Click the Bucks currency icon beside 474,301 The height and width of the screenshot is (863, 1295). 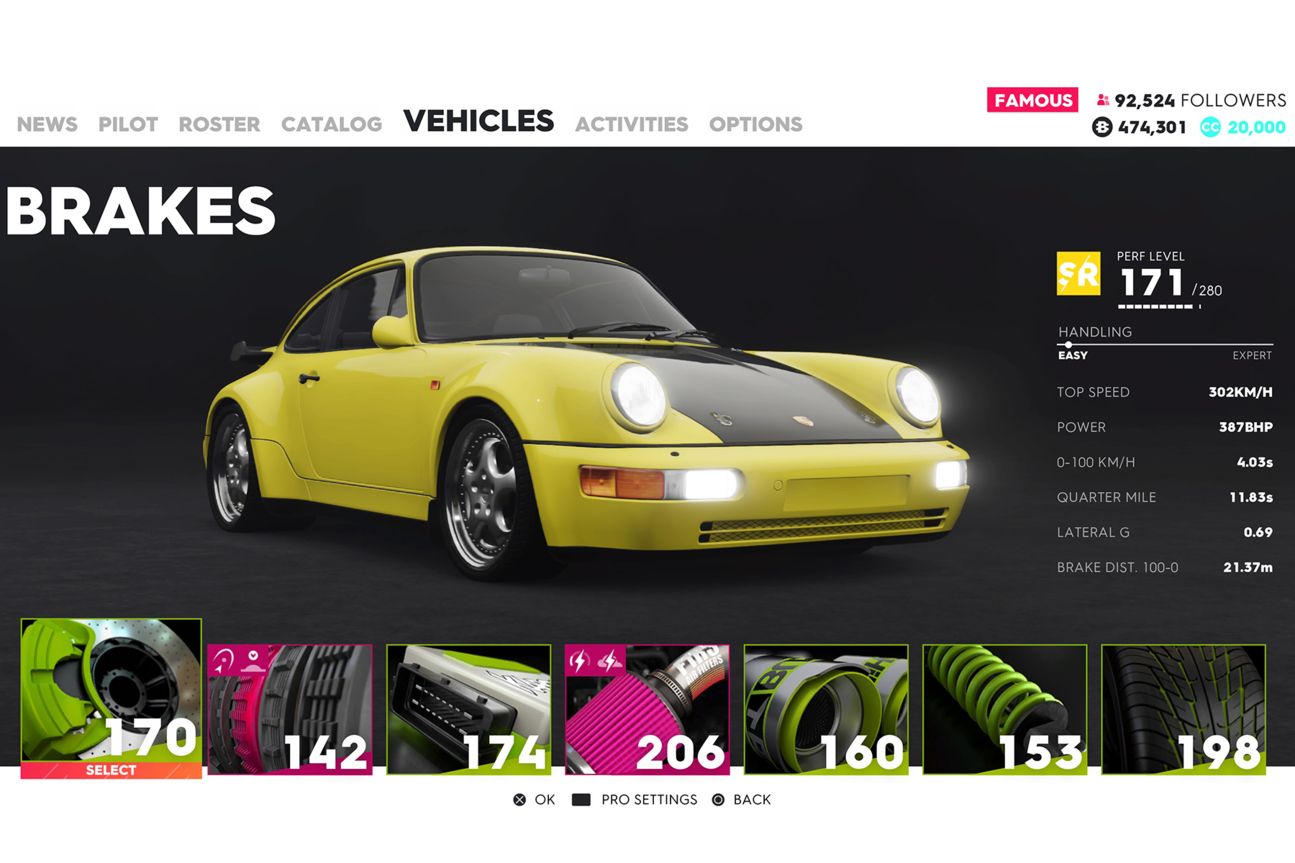[x=1103, y=127]
